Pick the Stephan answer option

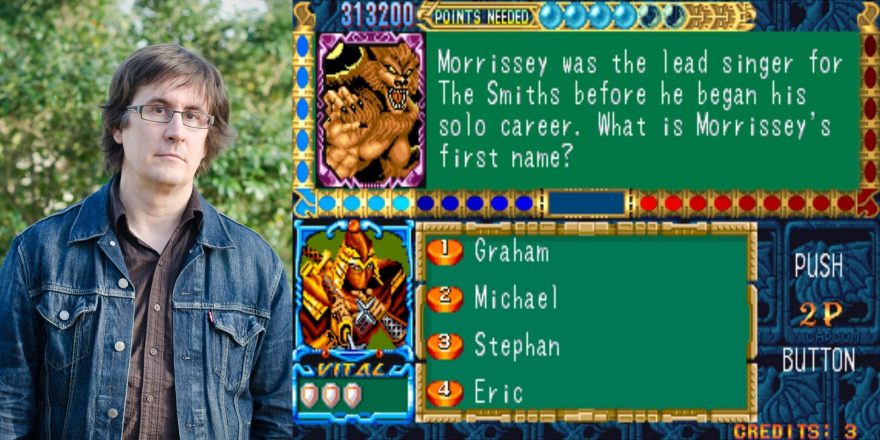click(515, 346)
